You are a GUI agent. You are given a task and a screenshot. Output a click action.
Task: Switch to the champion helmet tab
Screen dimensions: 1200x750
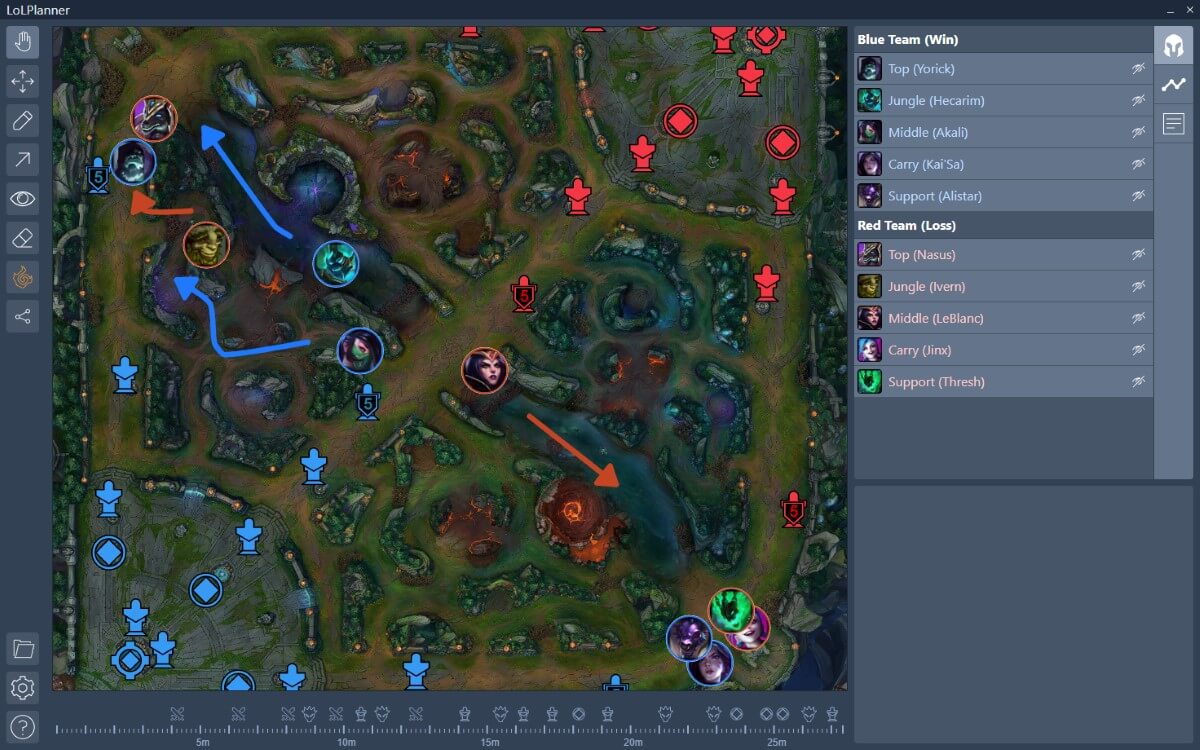pos(1173,46)
